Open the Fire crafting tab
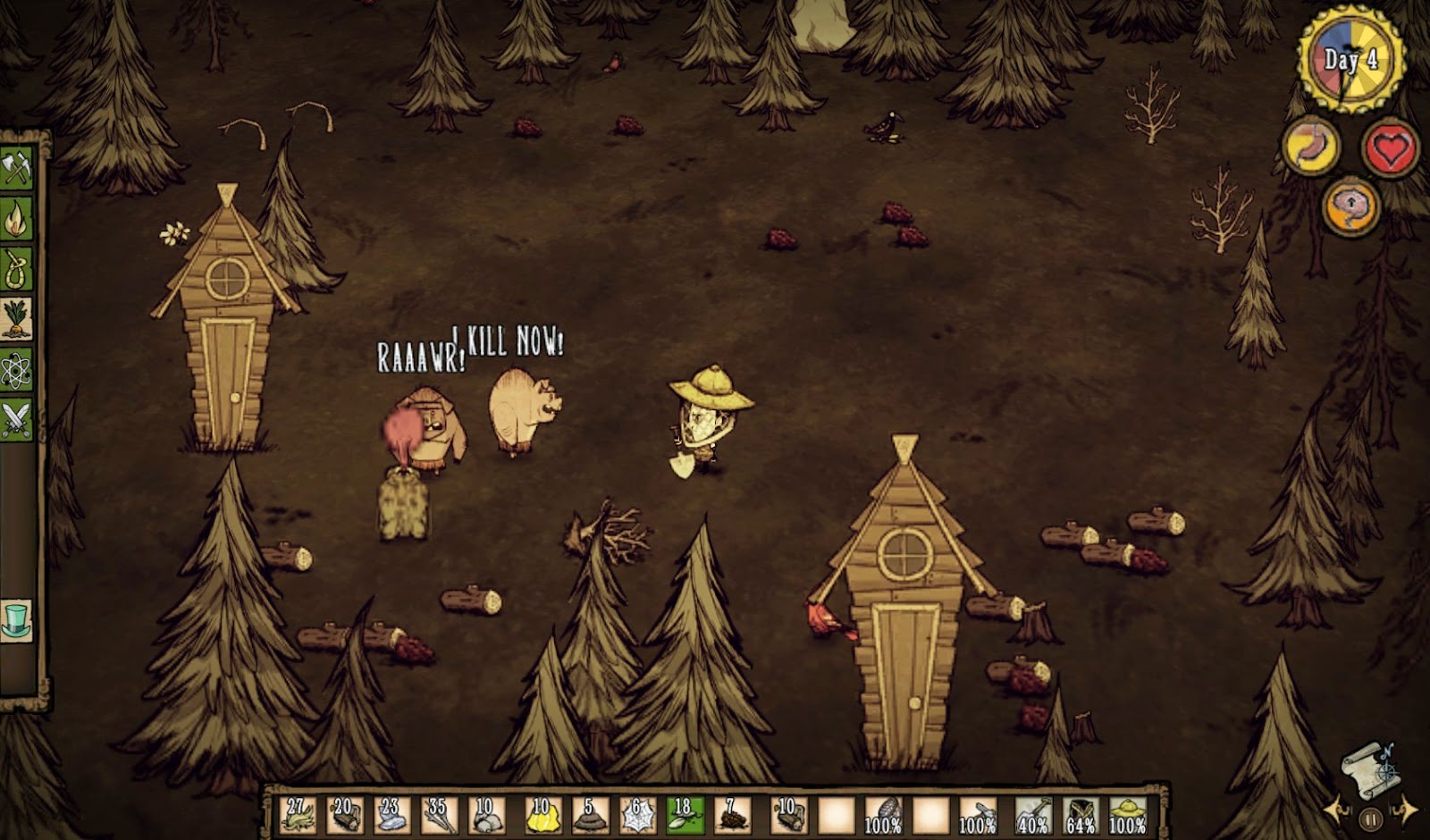Viewport: 1430px width, 840px height. pyautogui.click(x=16, y=219)
